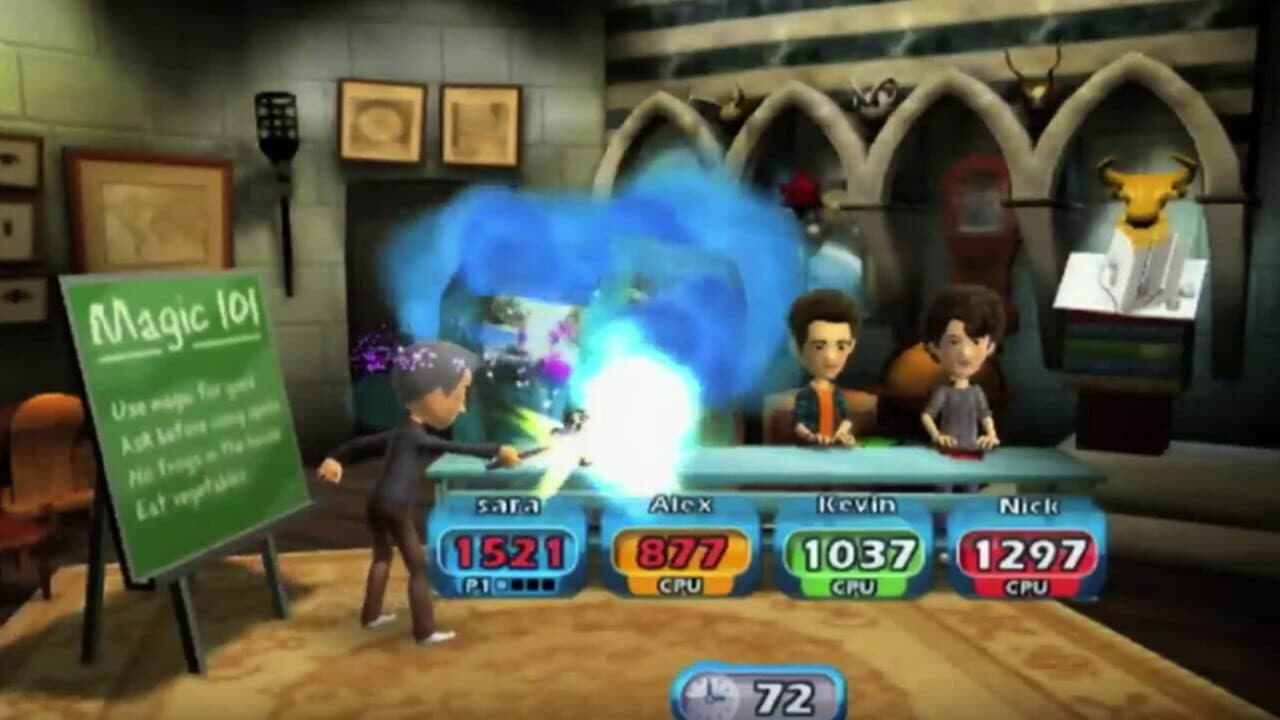Image resolution: width=1280 pixels, height=720 pixels.
Task: Expand sara's score panel showing 1521
Action: [508, 548]
